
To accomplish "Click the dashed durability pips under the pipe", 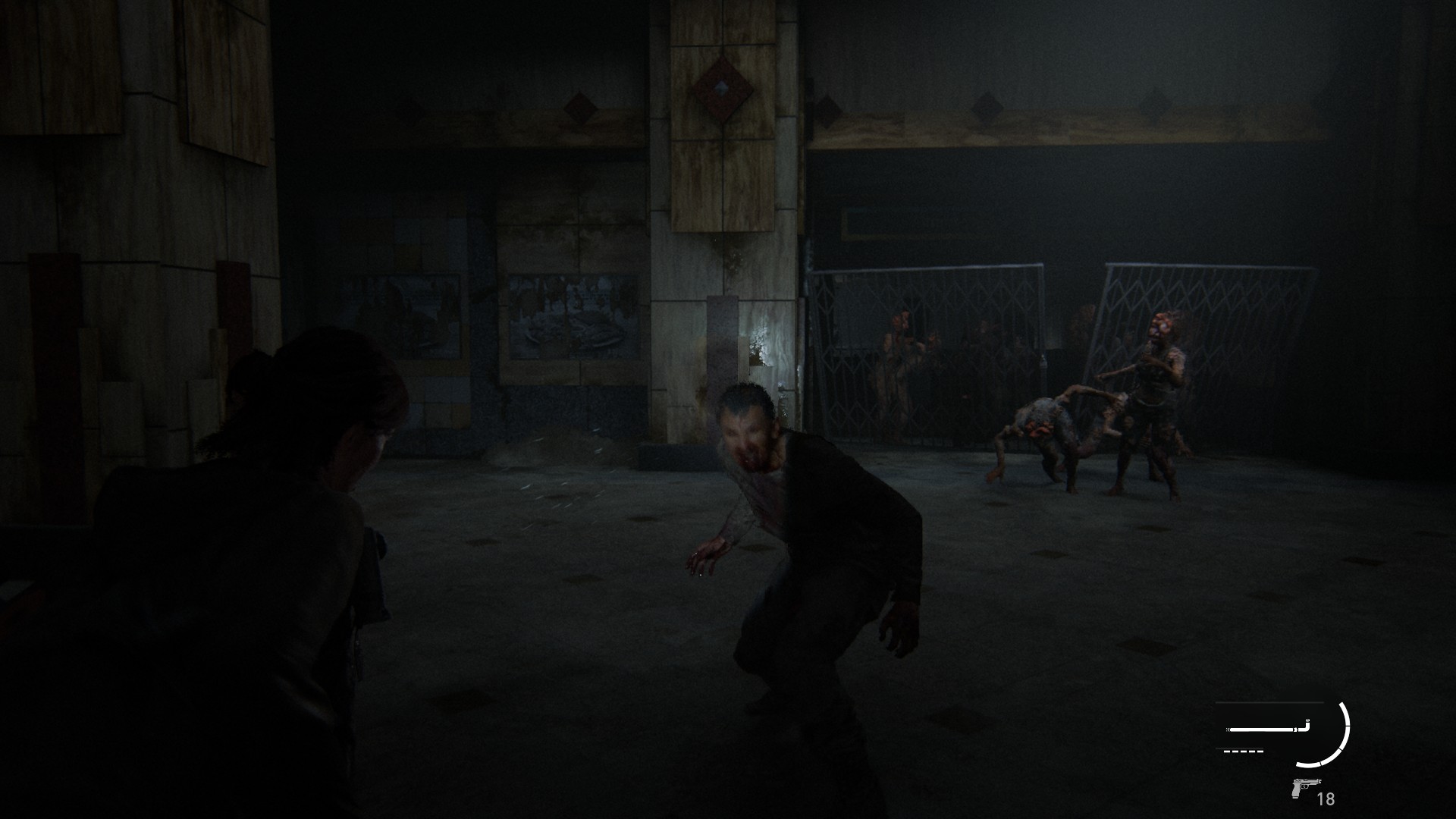I will tap(1244, 751).
